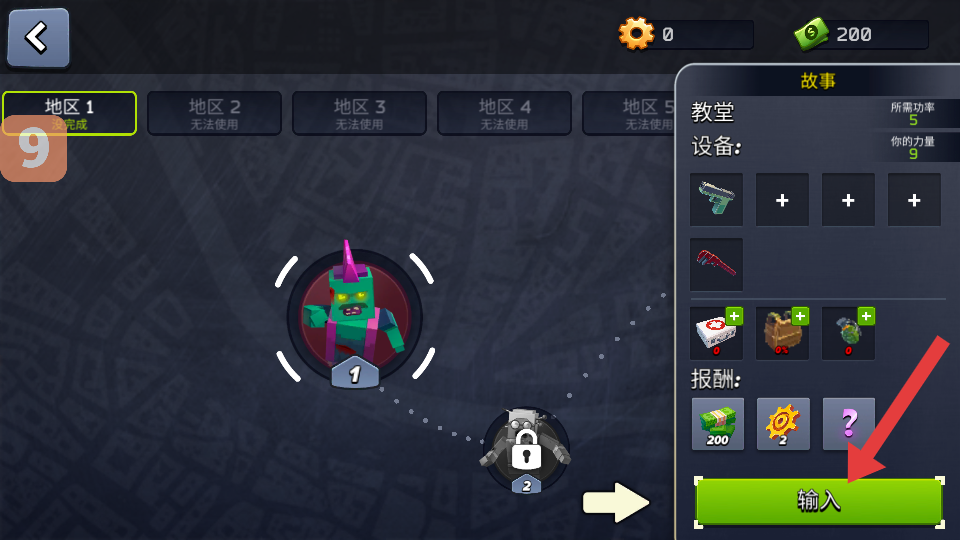
Task: Select the 地区 1 tab
Action: pyautogui.click(x=69, y=112)
